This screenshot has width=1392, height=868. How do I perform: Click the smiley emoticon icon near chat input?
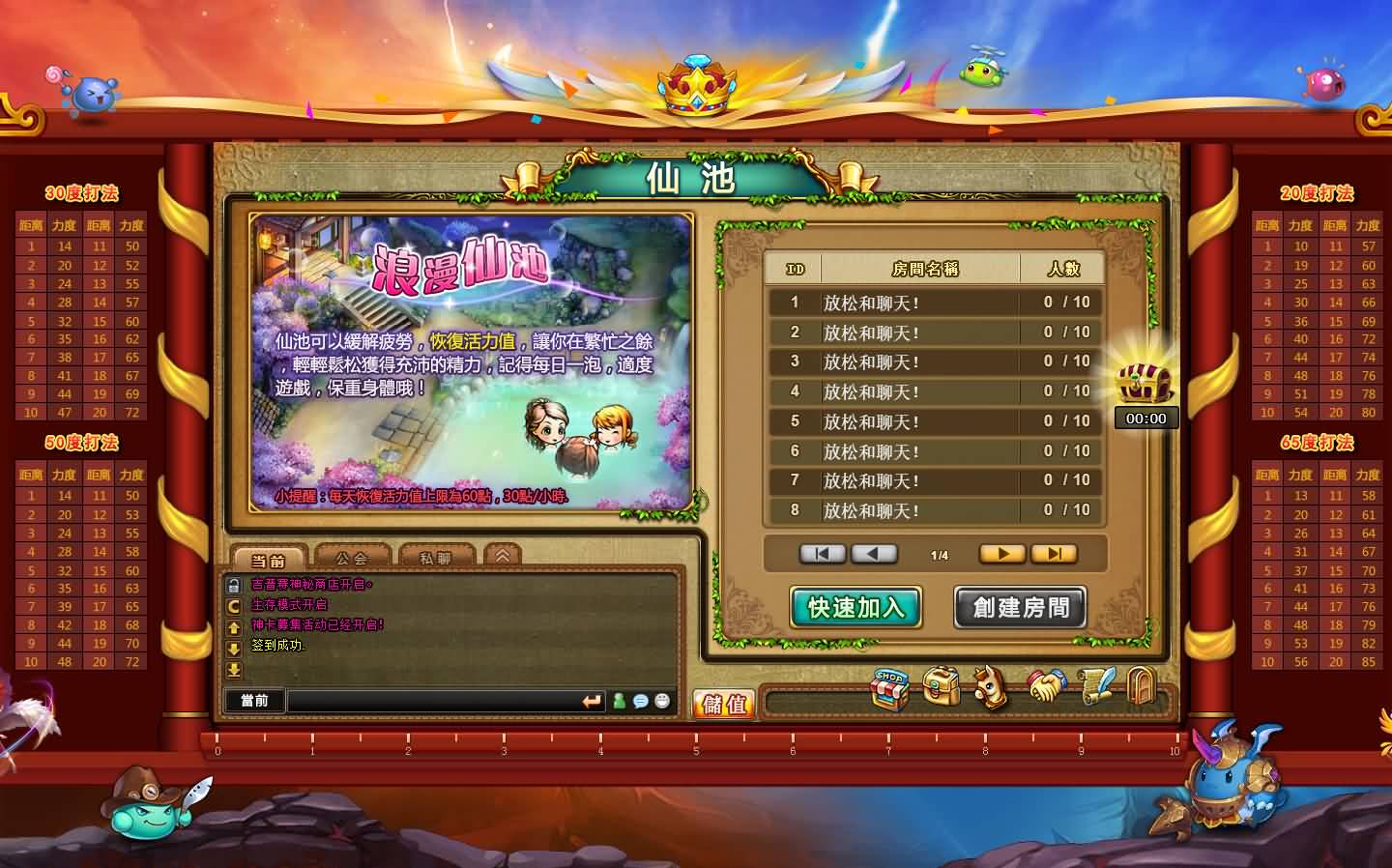[x=663, y=703]
